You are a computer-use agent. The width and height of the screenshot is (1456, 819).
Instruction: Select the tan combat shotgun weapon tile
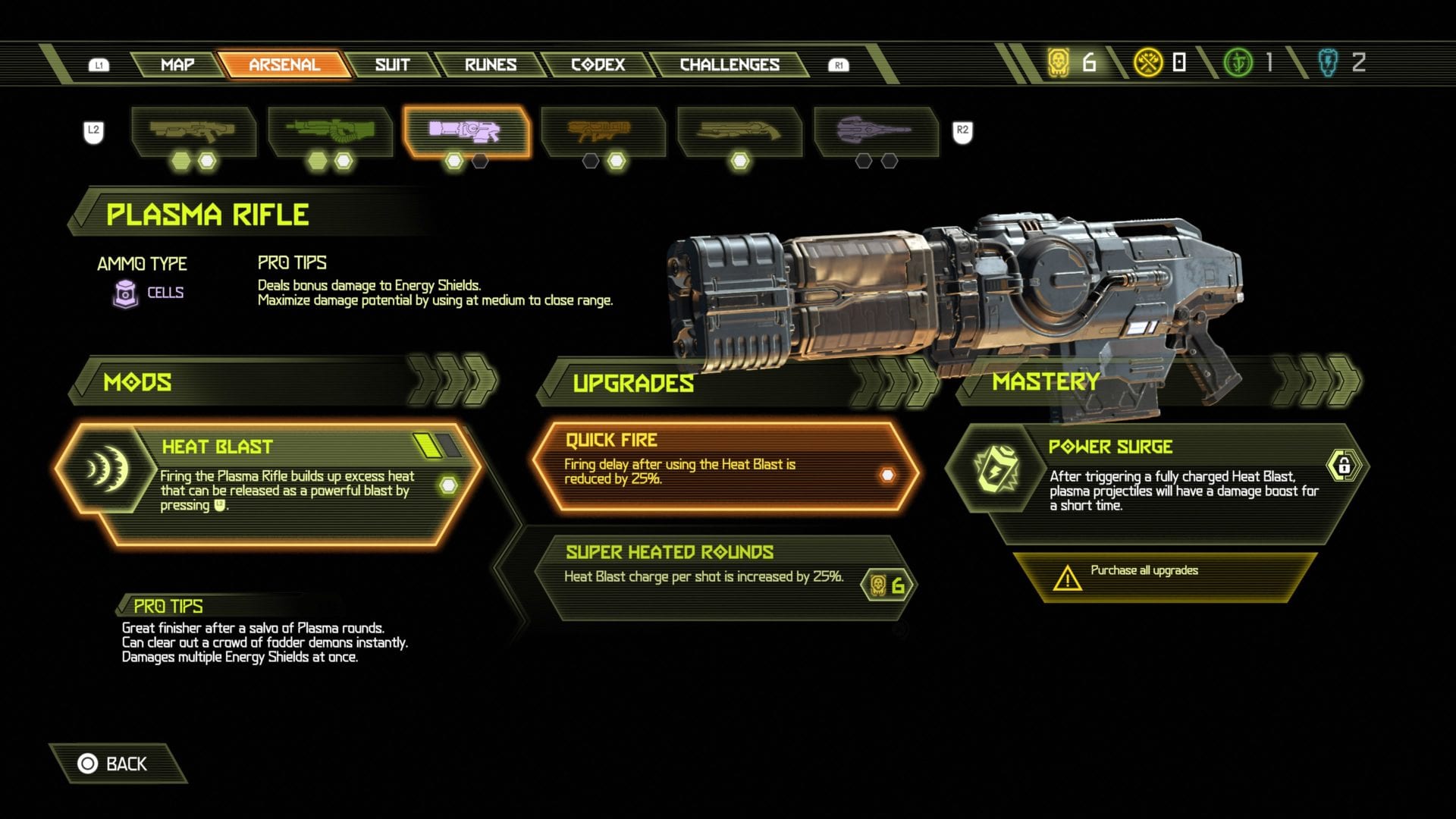pyautogui.click(x=193, y=132)
